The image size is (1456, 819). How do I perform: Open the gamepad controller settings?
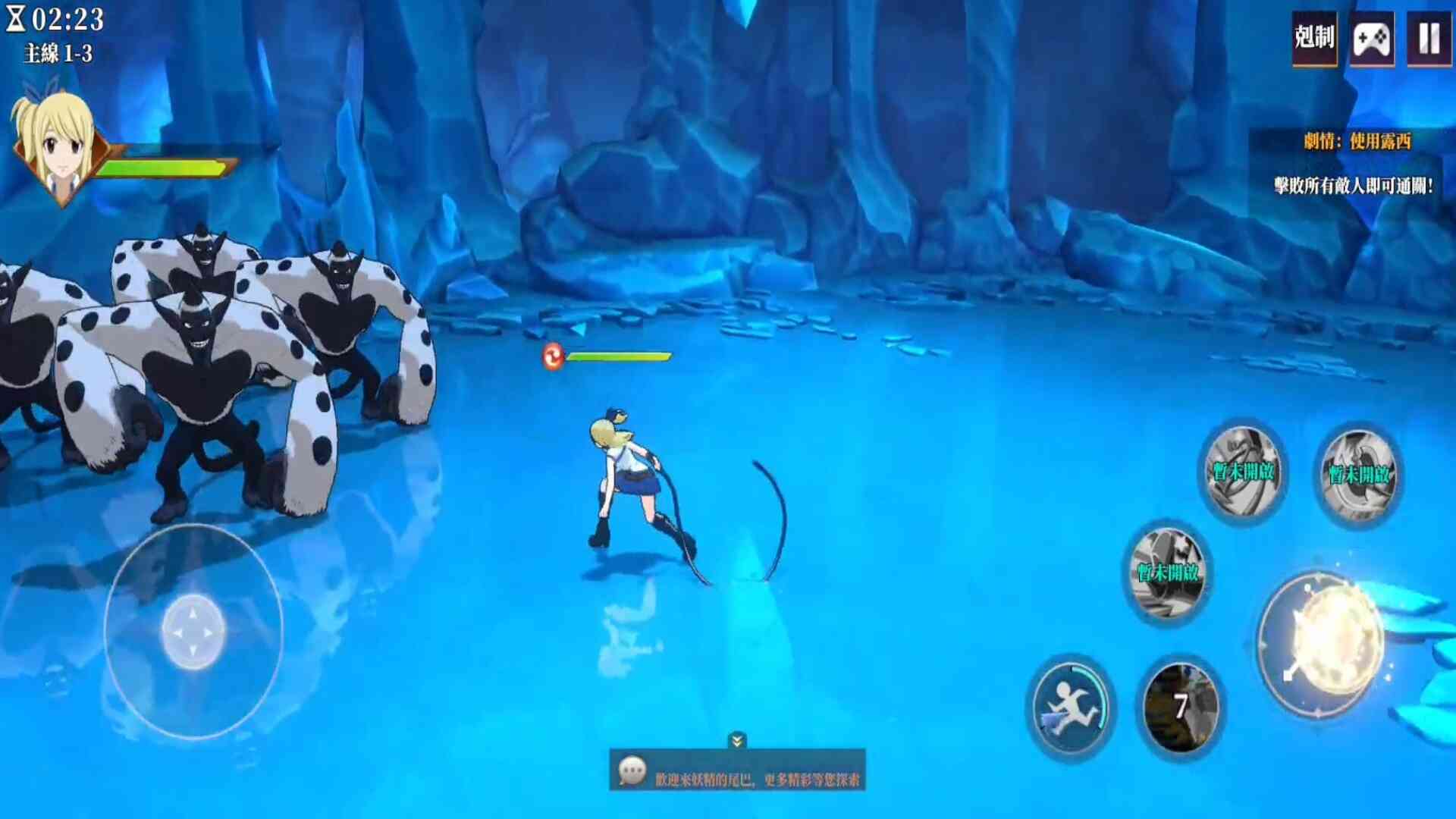click(x=1372, y=38)
